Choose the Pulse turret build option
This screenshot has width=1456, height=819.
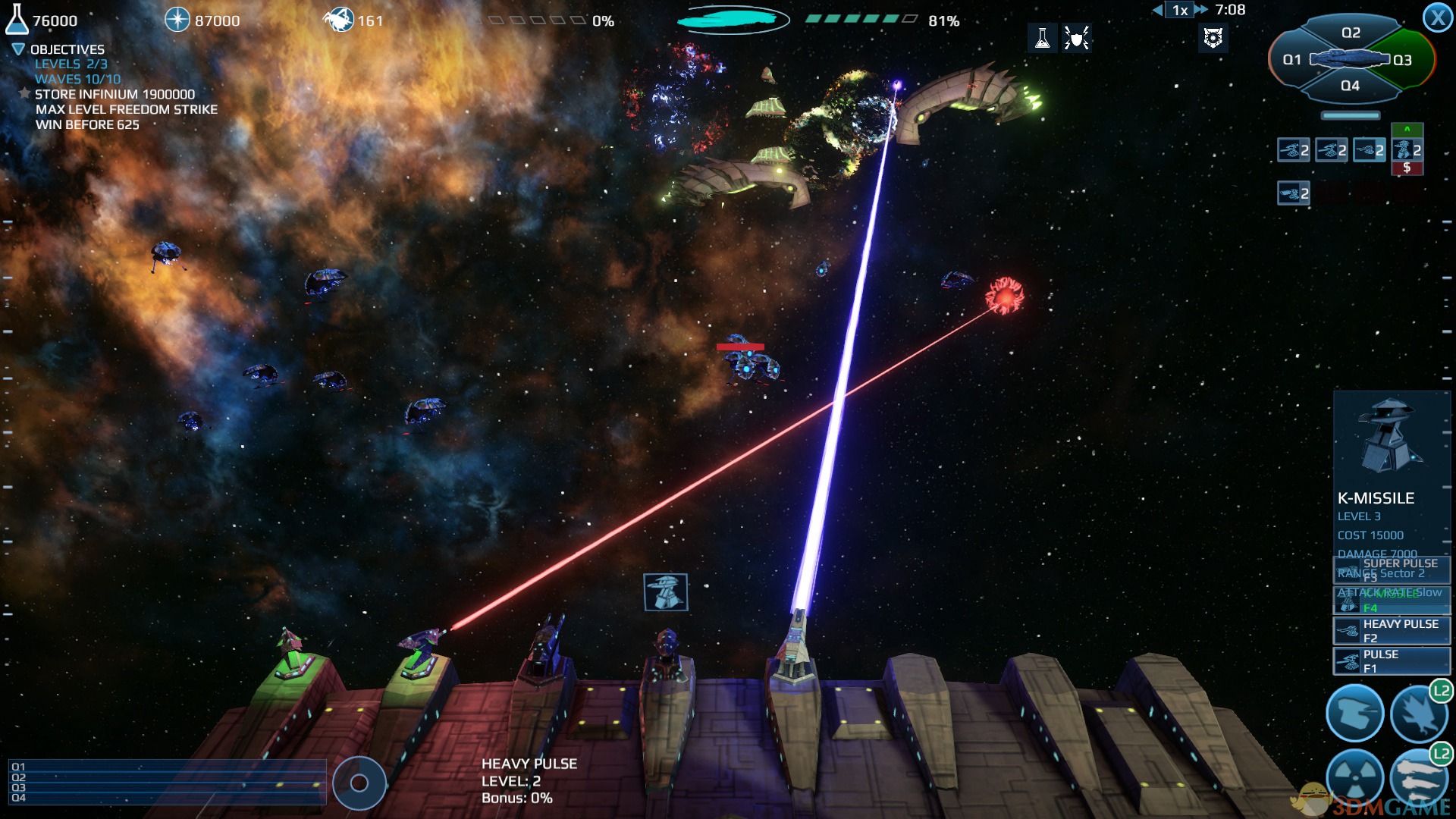point(1392,661)
